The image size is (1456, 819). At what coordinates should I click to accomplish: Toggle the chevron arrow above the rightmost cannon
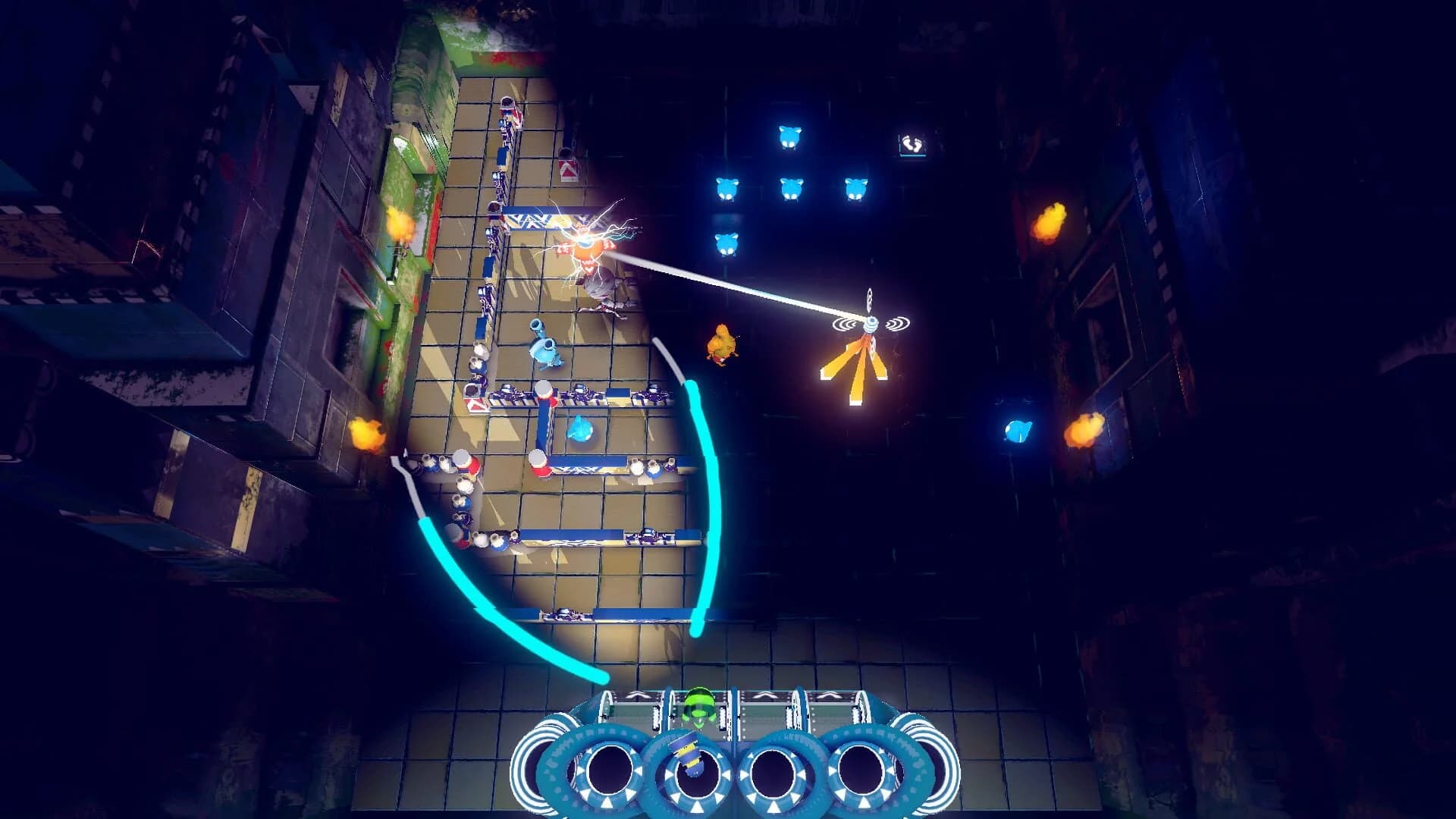[831, 694]
